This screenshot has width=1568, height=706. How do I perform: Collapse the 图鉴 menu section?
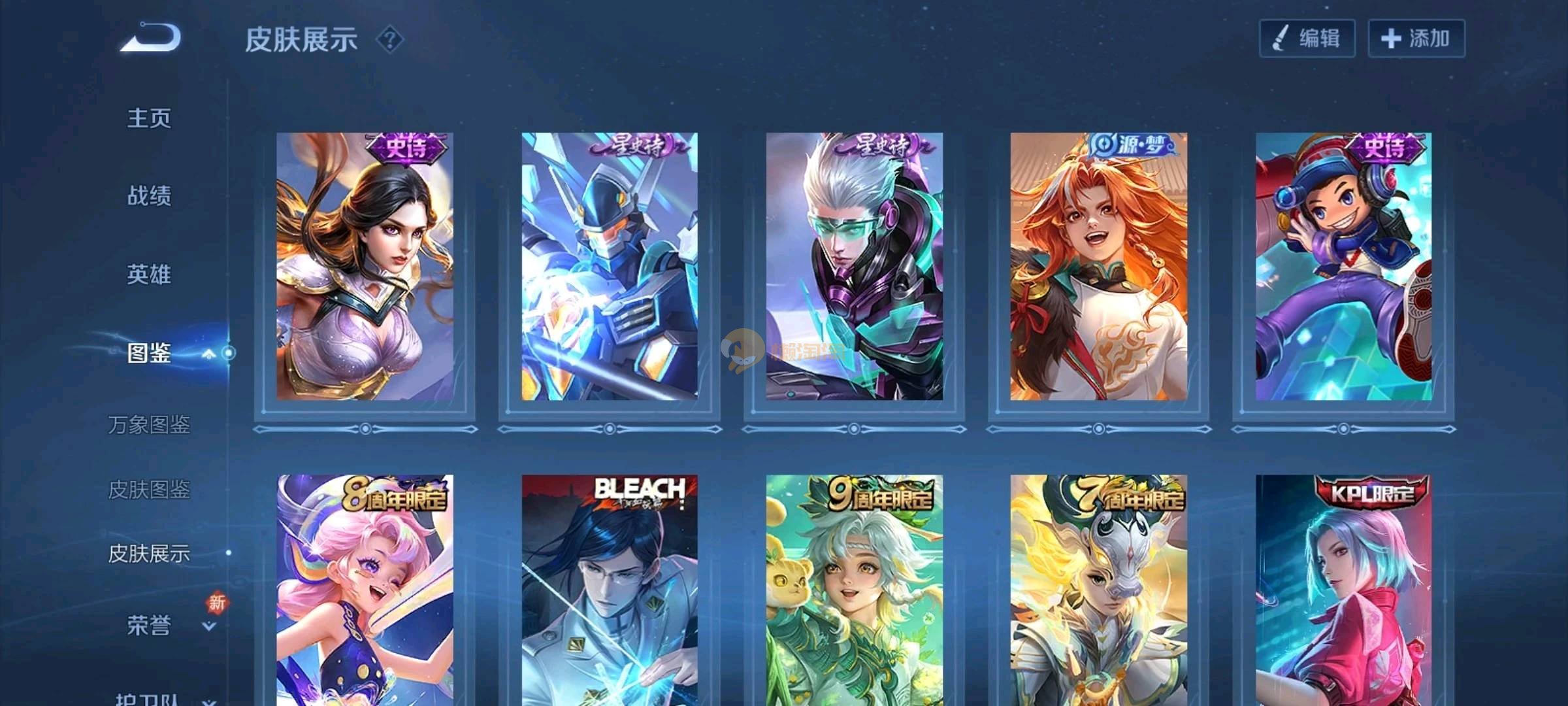(x=208, y=354)
